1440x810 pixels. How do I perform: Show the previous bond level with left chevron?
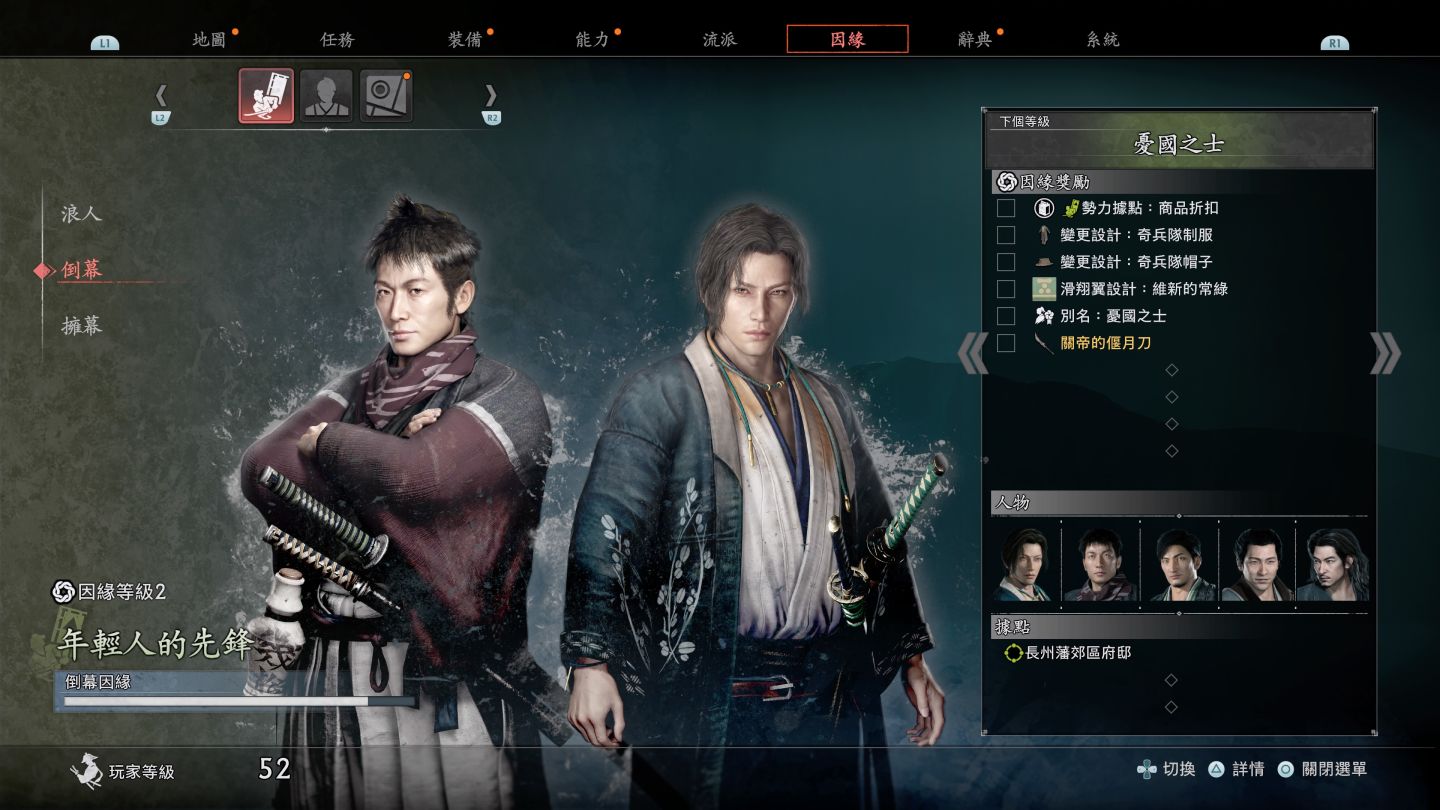click(972, 353)
